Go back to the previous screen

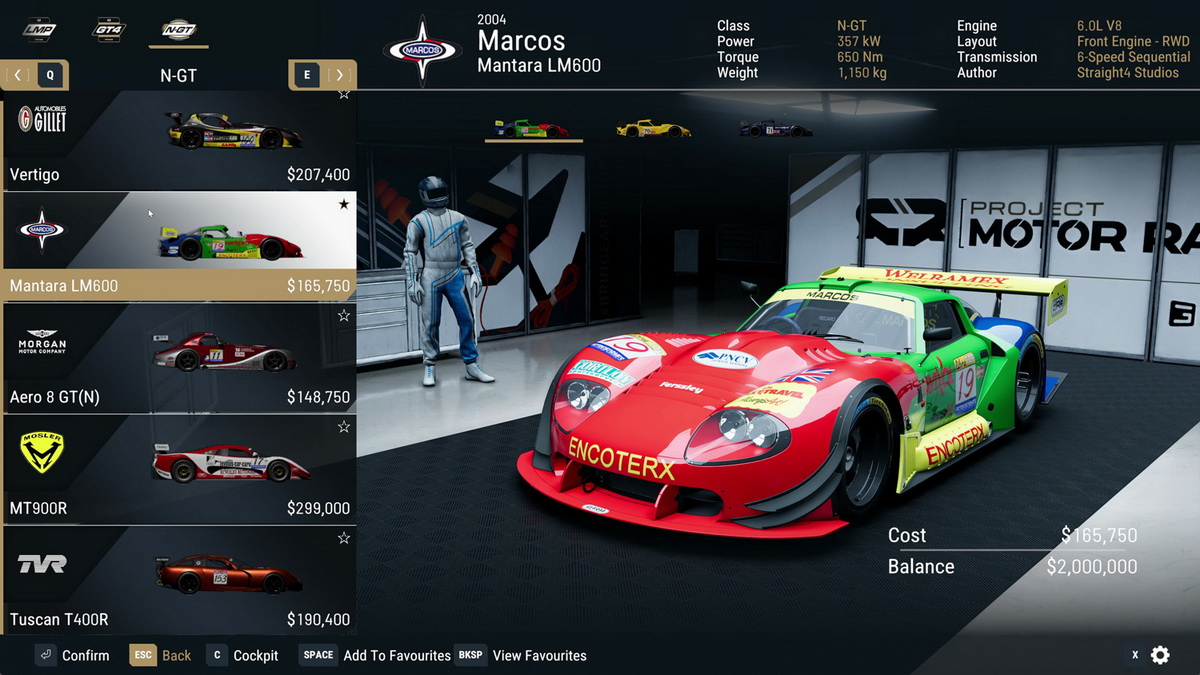(x=161, y=655)
